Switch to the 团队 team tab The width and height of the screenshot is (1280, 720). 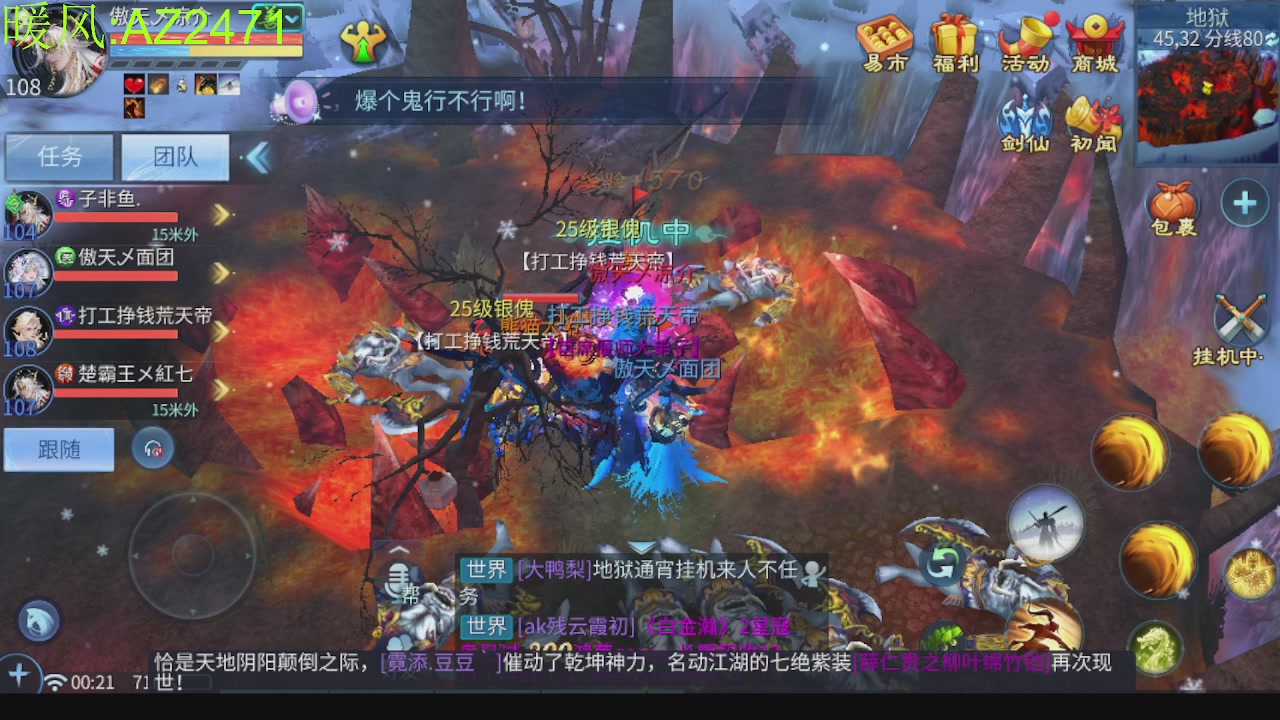[176, 158]
